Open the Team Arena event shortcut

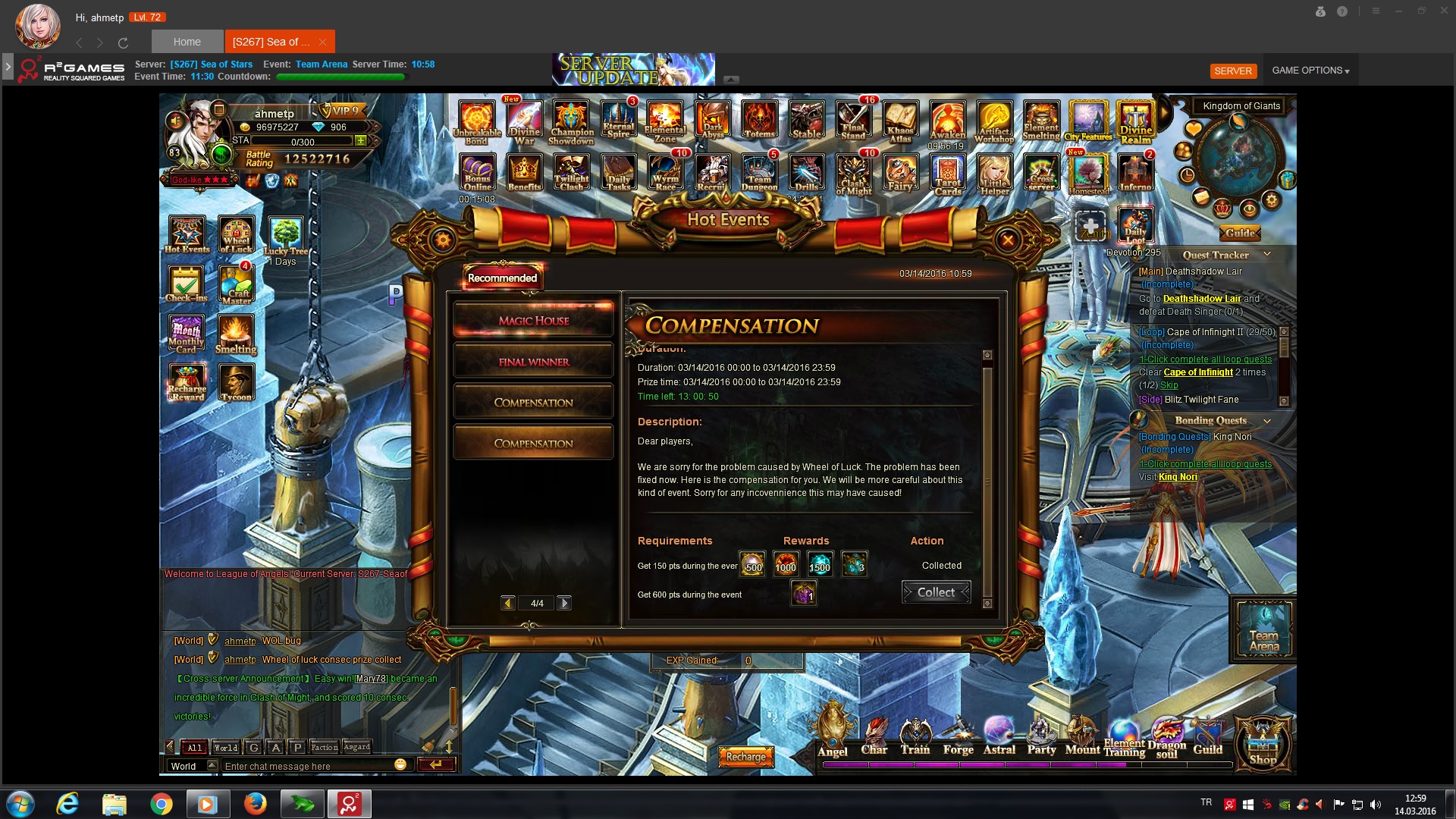(x=1263, y=629)
